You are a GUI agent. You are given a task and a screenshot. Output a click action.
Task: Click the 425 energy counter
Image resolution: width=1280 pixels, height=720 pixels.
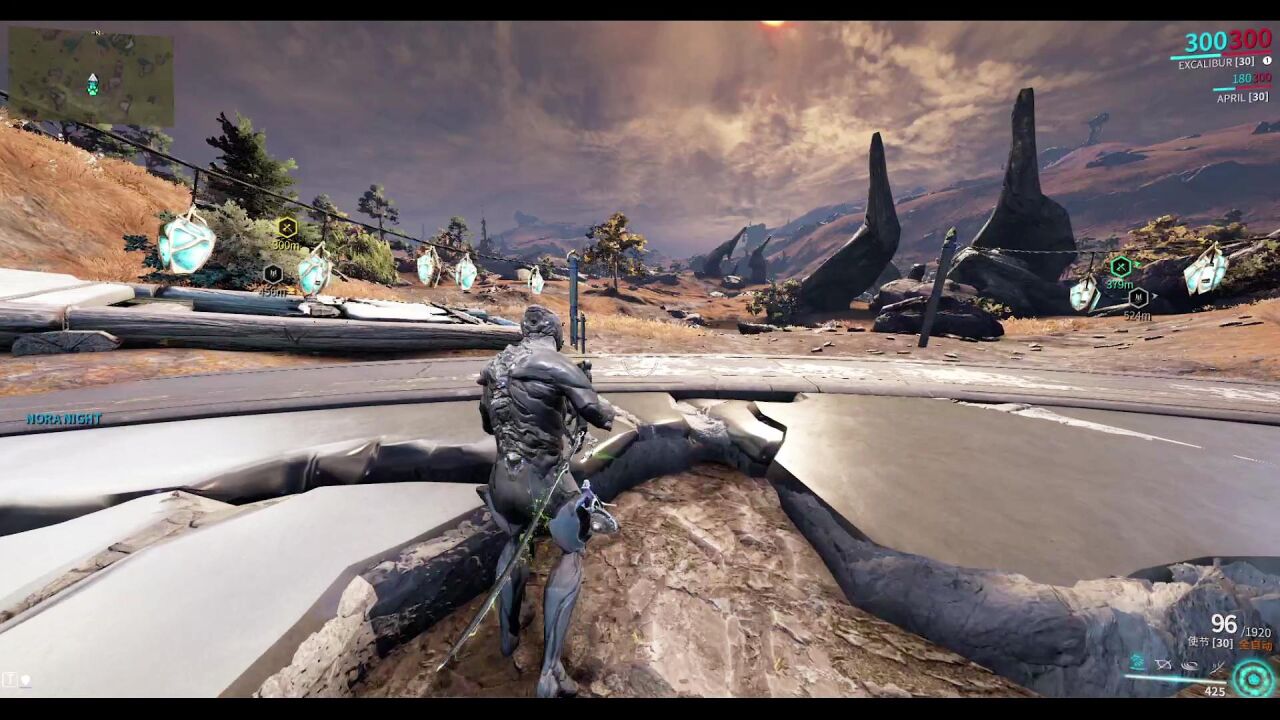coord(1214,691)
